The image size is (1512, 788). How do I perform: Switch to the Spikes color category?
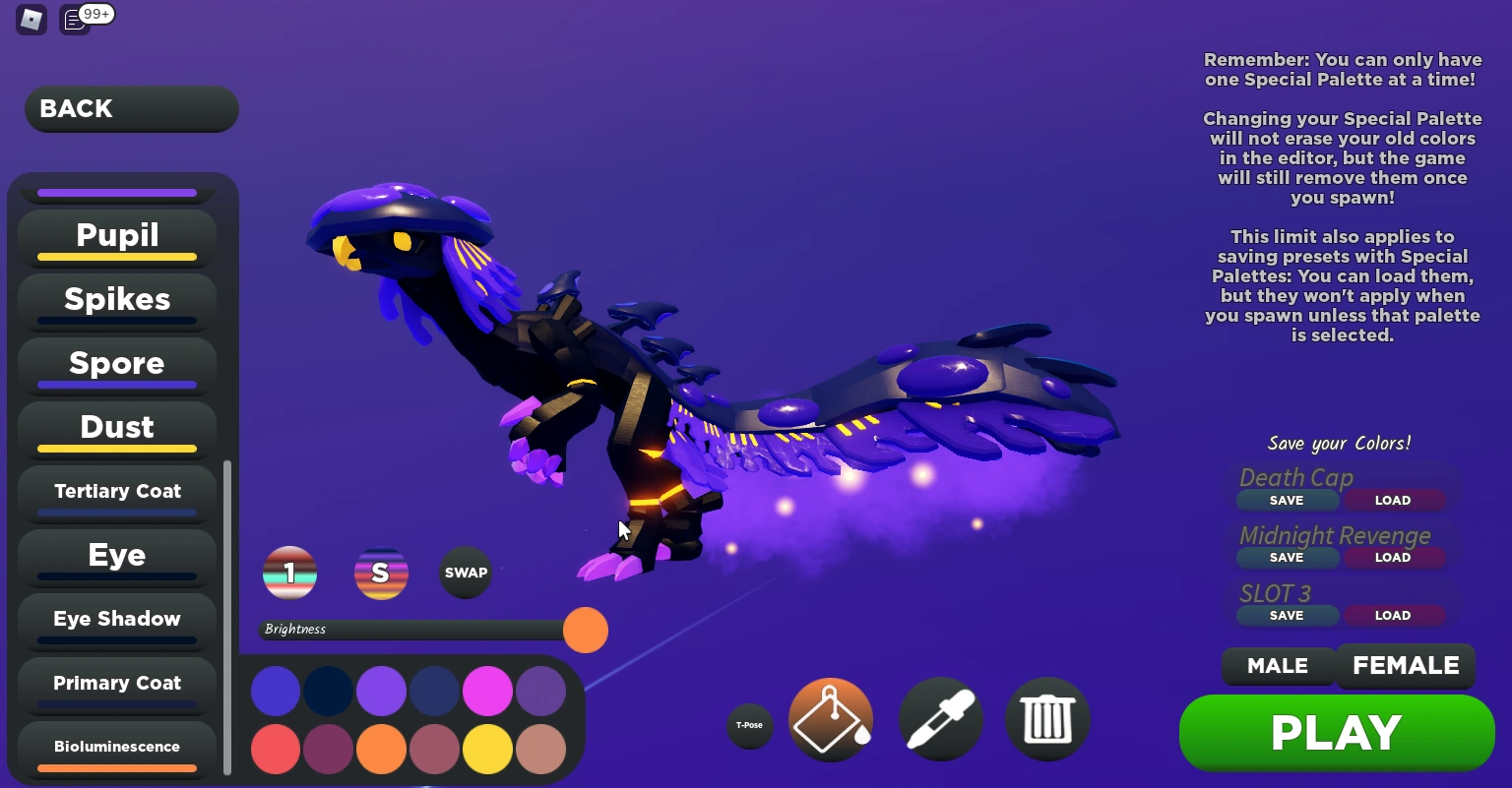point(116,300)
